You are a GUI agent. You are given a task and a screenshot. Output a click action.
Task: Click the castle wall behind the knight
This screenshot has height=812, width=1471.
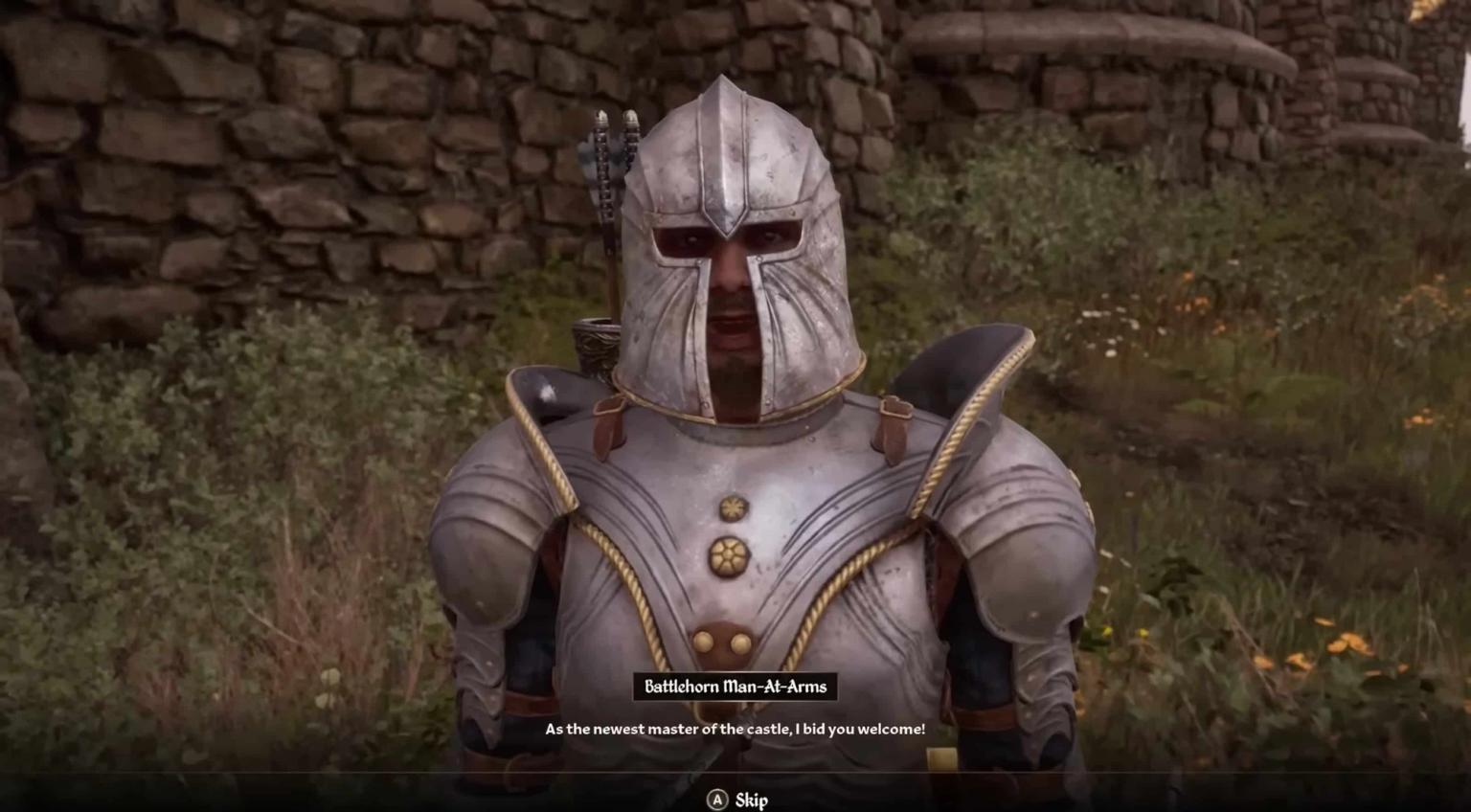pyautogui.click(x=287, y=115)
